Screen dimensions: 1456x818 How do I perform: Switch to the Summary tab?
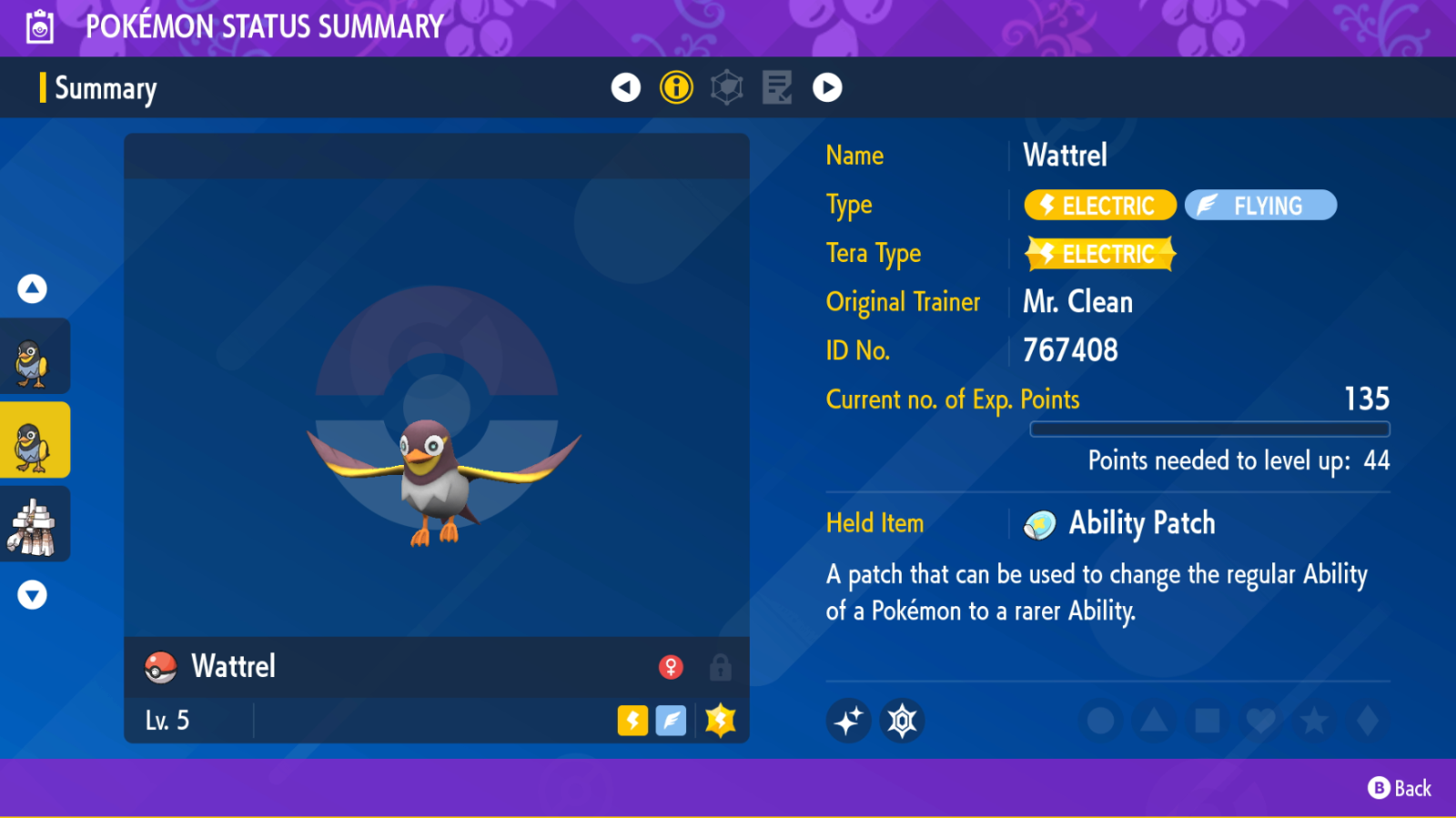coord(105,88)
